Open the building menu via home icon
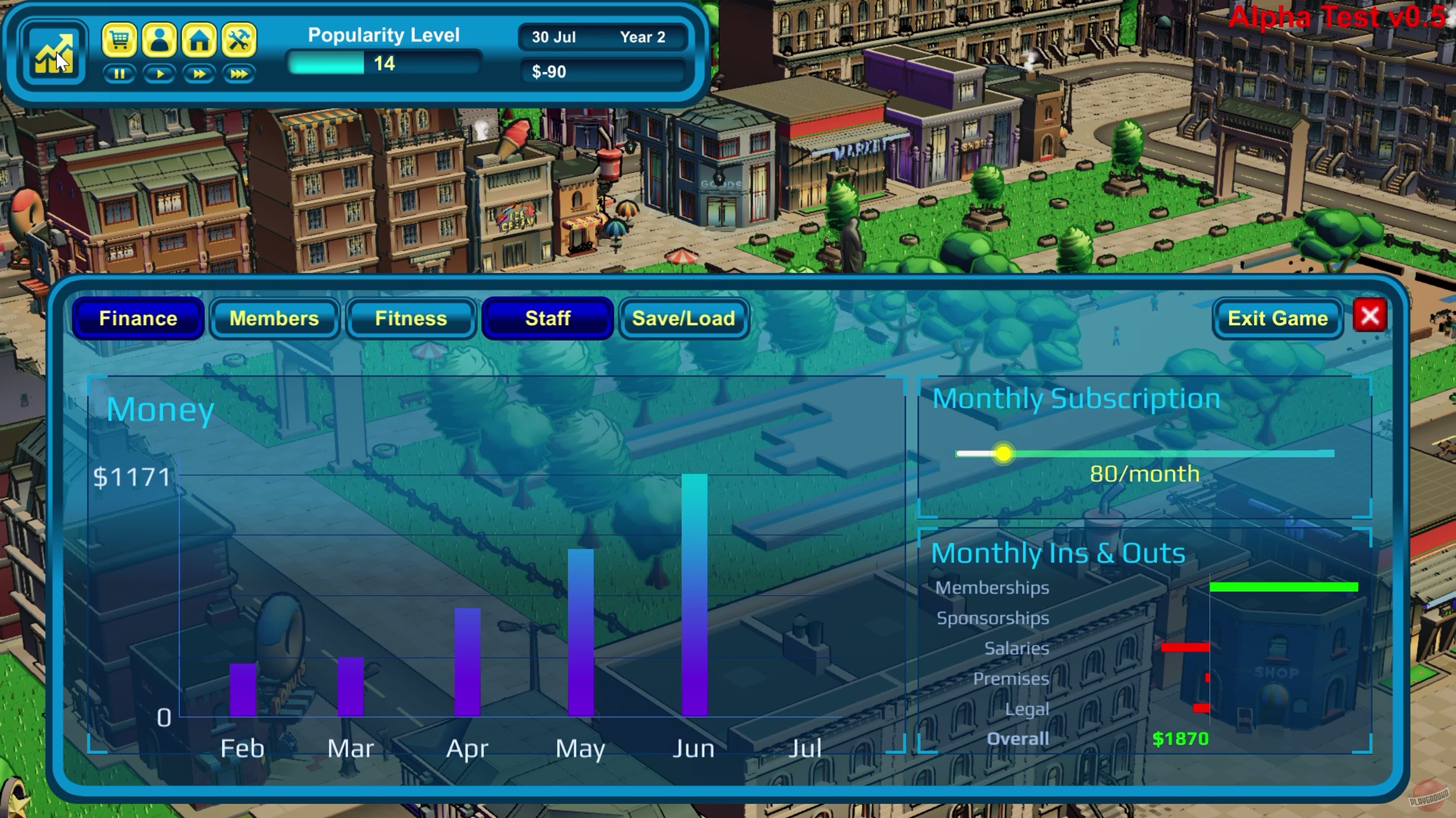Screen dimensions: 1456x818 (198, 40)
